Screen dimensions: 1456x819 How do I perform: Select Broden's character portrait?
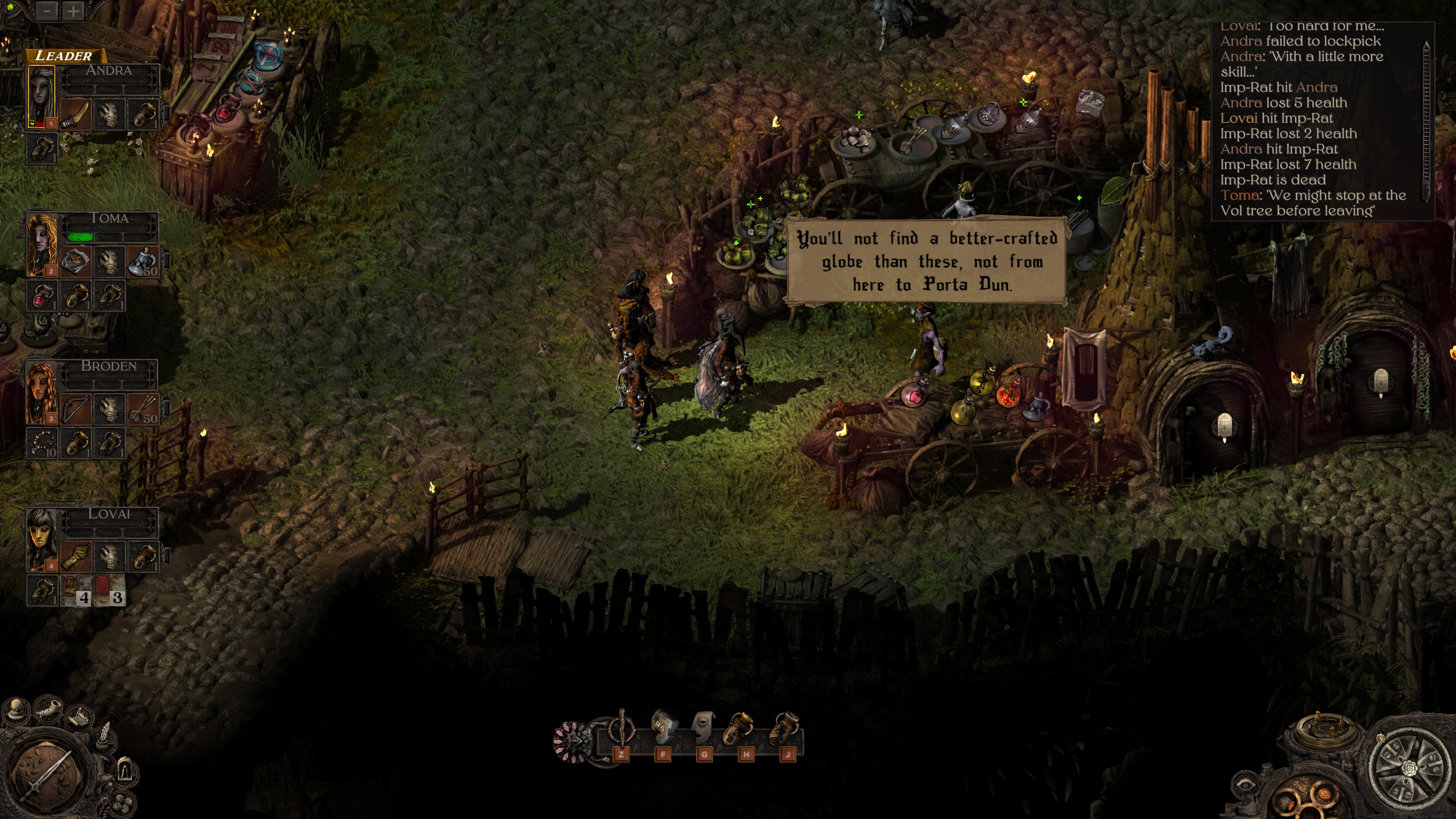coord(42,392)
